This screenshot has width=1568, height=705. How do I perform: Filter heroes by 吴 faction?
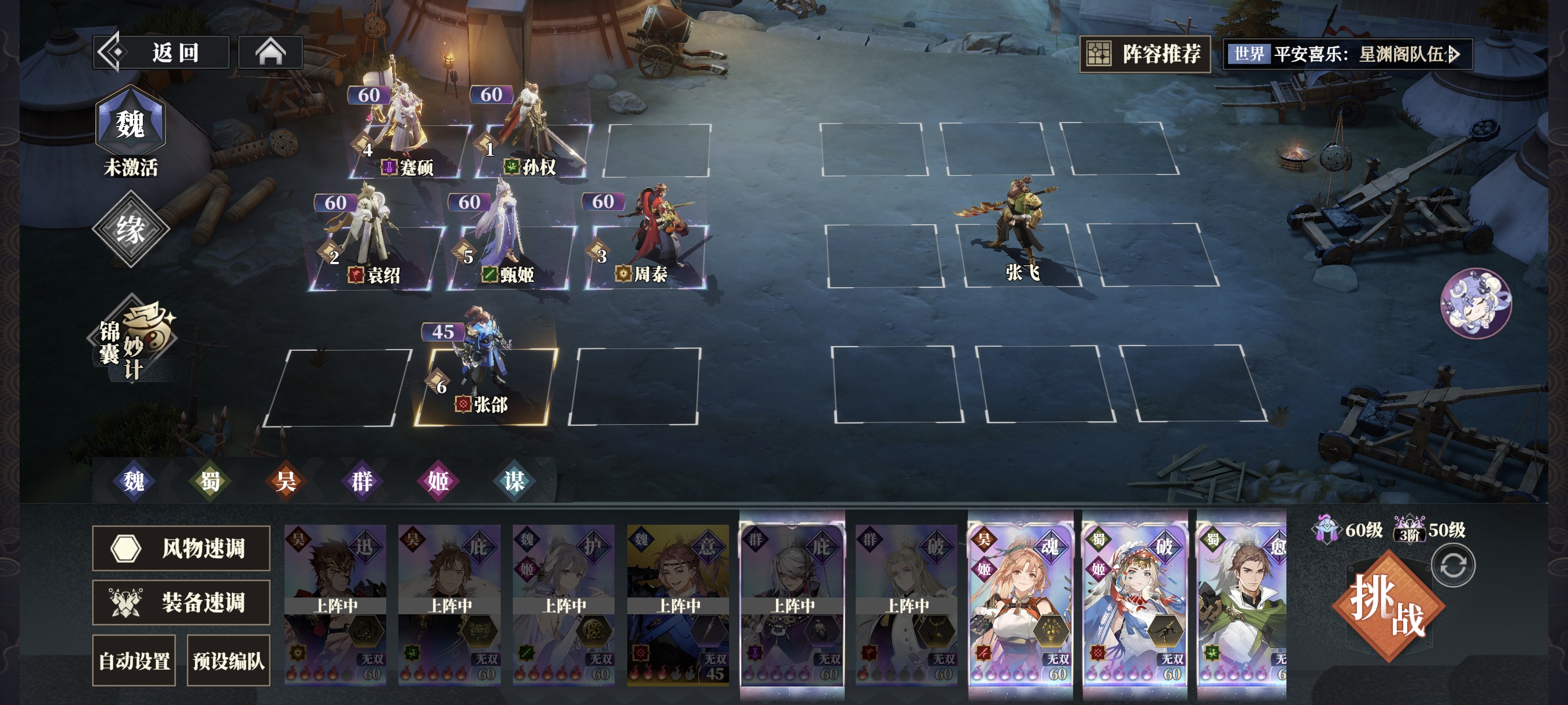click(x=286, y=481)
